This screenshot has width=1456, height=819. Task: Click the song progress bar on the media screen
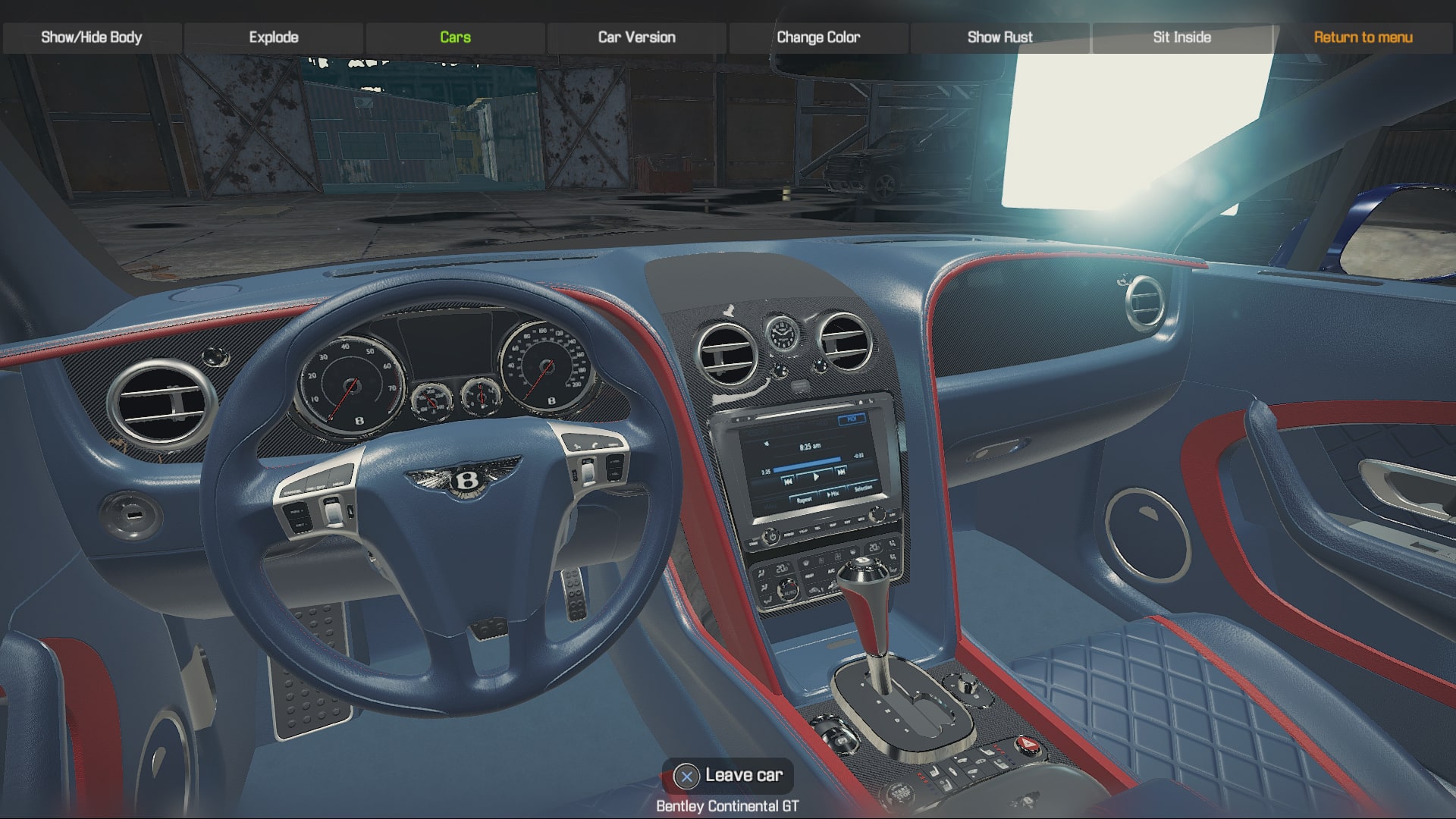point(808,465)
